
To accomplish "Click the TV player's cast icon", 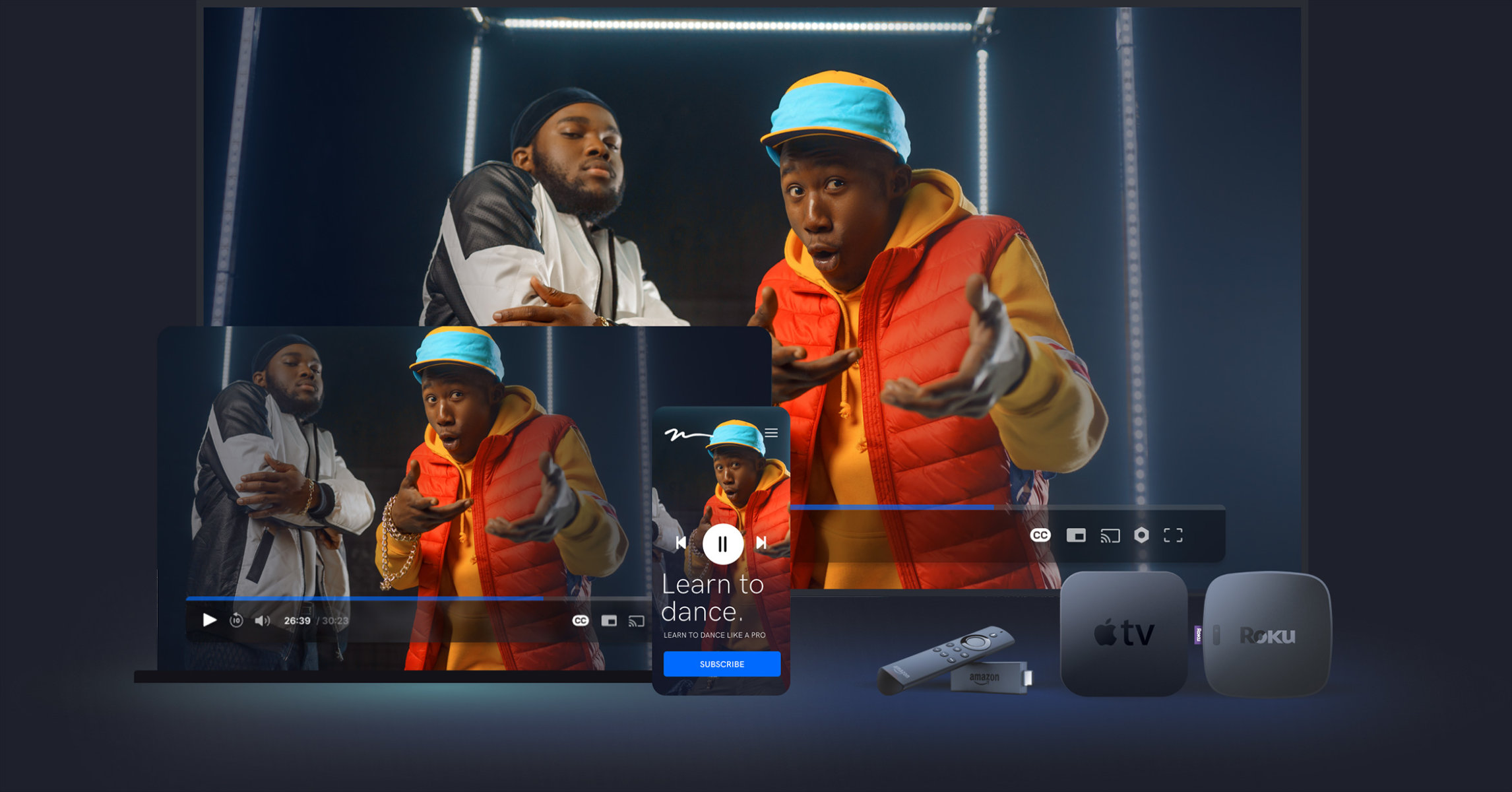I will coord(1110,535).
